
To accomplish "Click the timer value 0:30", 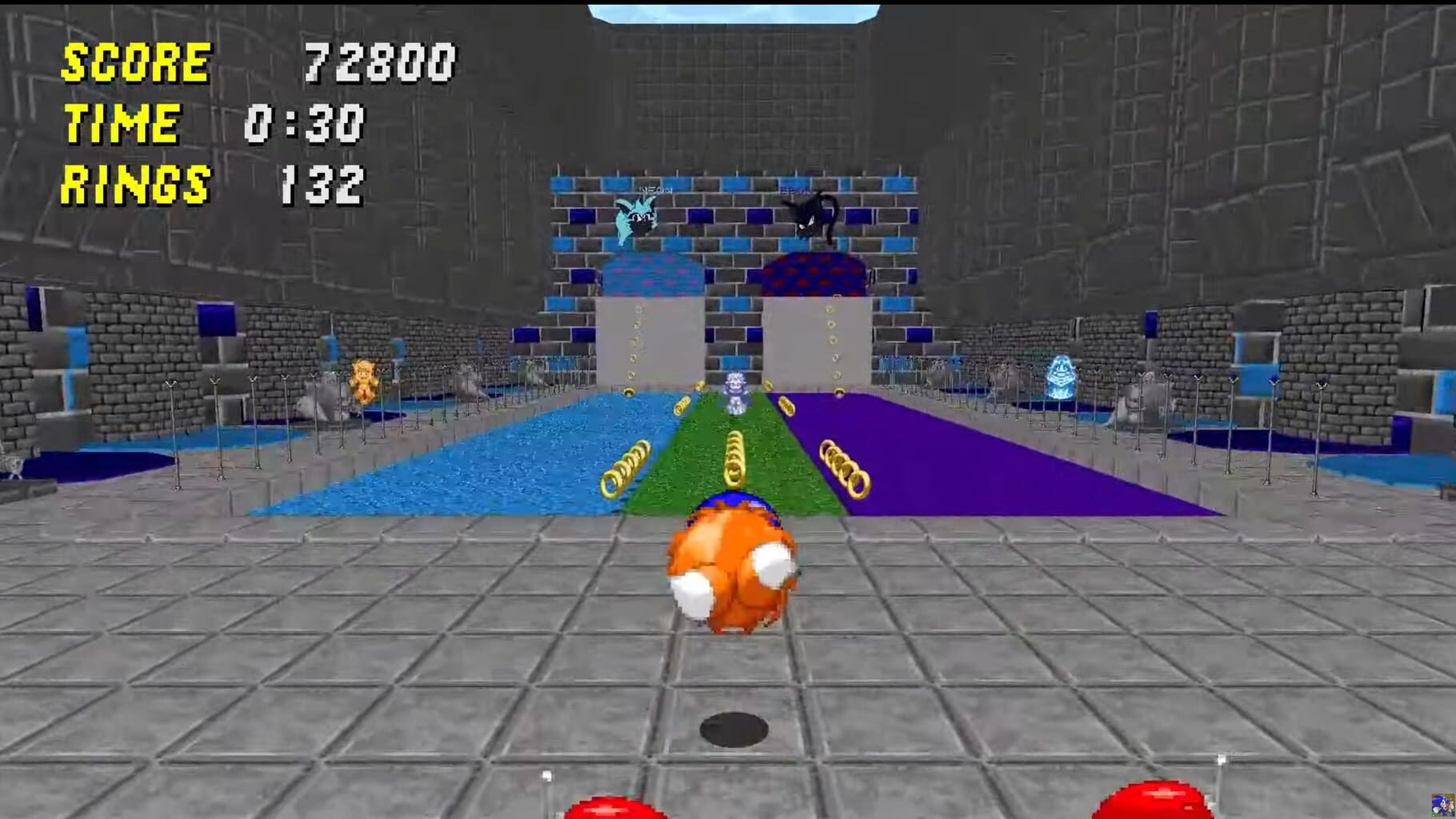I will (x=304, y=122).
